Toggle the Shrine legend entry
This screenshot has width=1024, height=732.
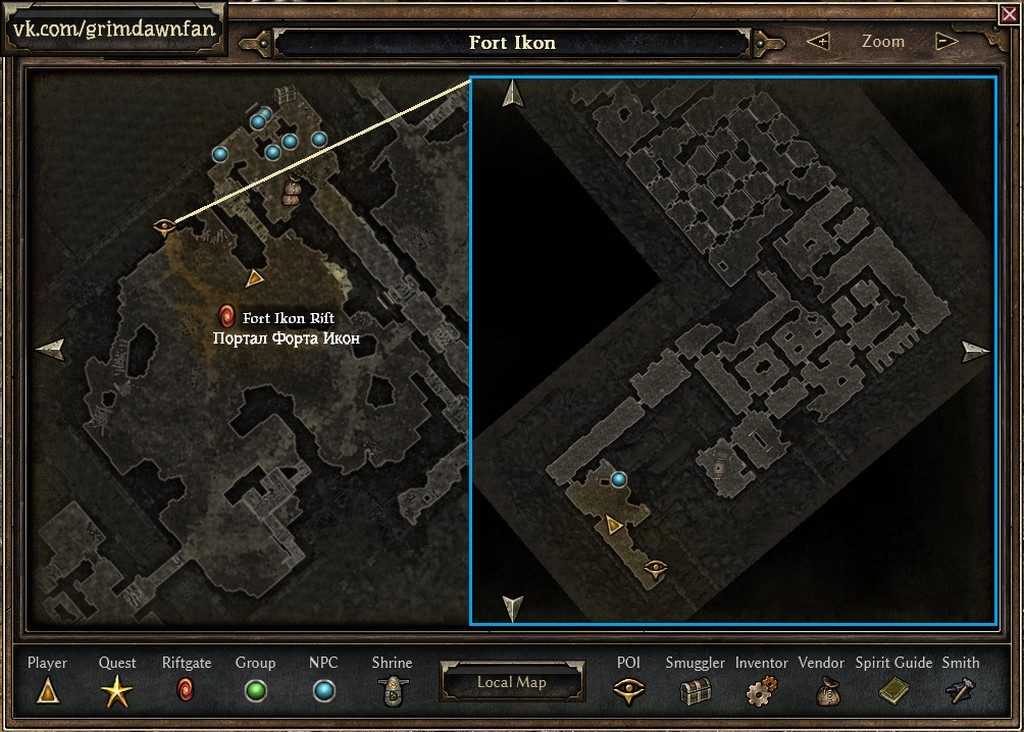(x=392, y=690)
